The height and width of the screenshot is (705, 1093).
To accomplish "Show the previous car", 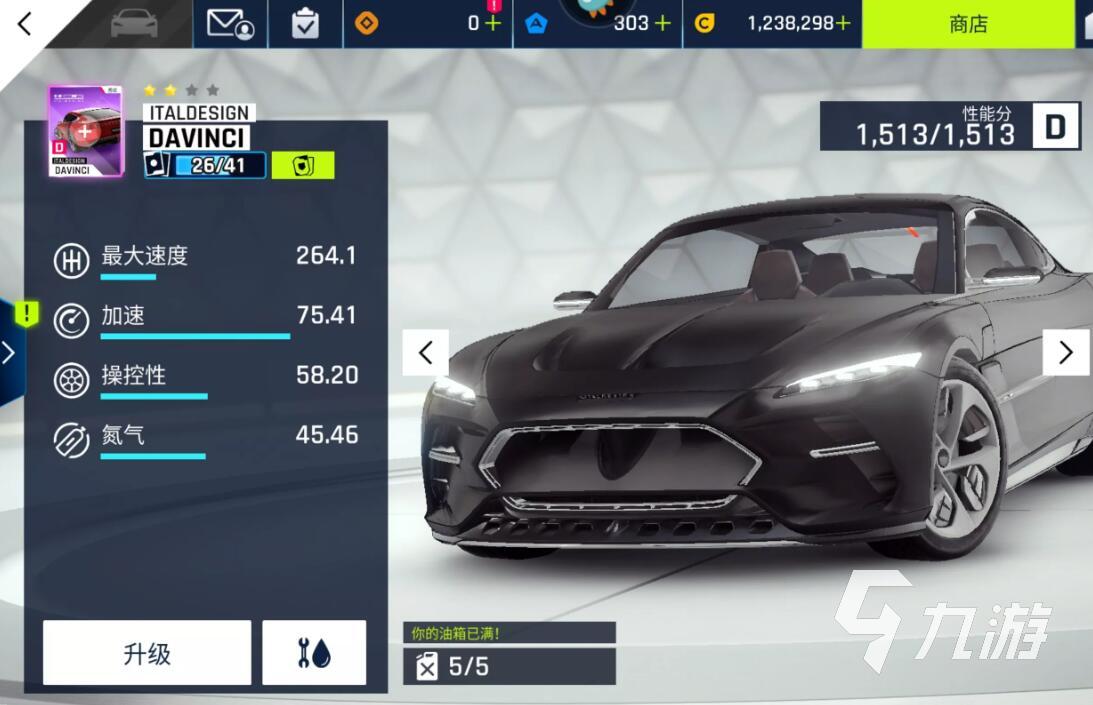I will (x=425, y=352).
